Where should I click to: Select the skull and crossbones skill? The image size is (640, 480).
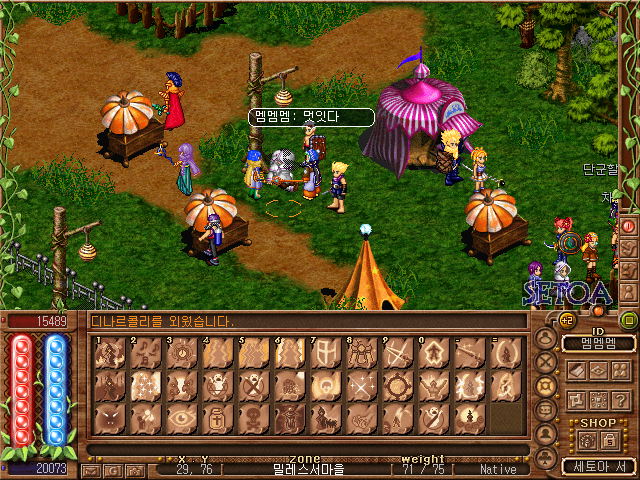click(253, 417)
